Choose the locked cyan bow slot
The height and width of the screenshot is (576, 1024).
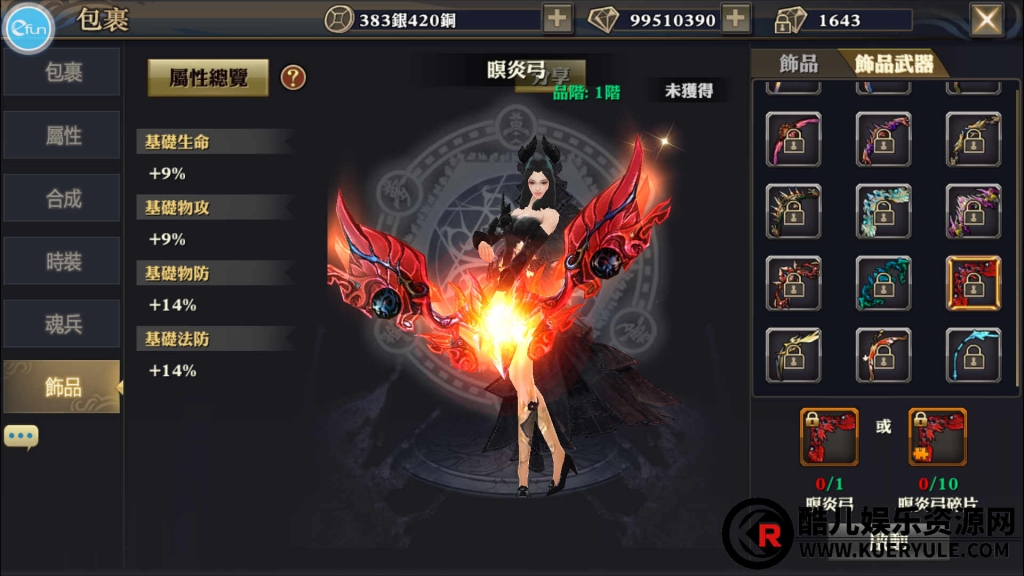click(973, 355)
